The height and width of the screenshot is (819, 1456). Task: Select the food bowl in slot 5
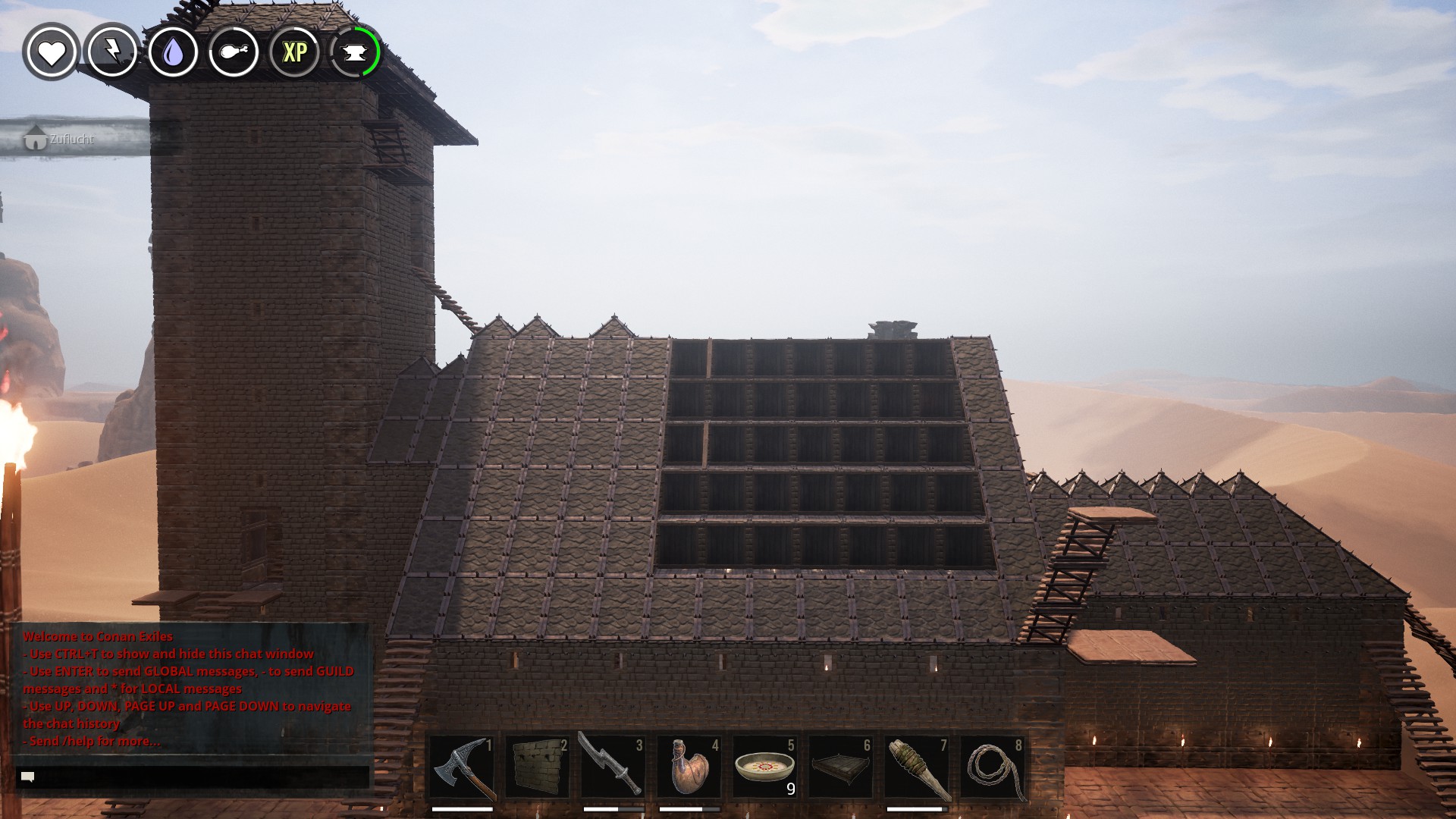[765, 767]
